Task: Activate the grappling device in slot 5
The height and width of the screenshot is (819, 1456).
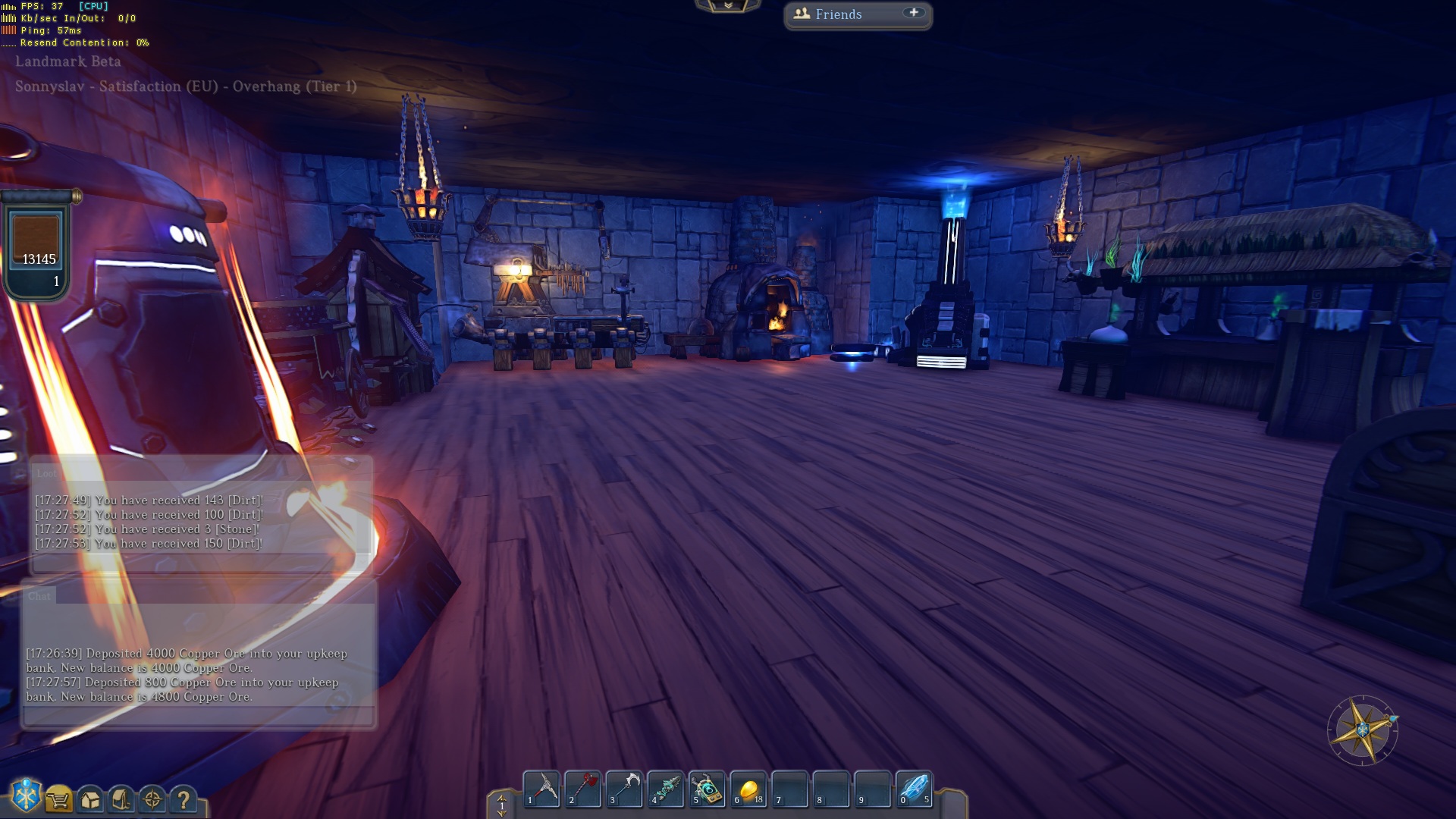Action: click(708, 789)
